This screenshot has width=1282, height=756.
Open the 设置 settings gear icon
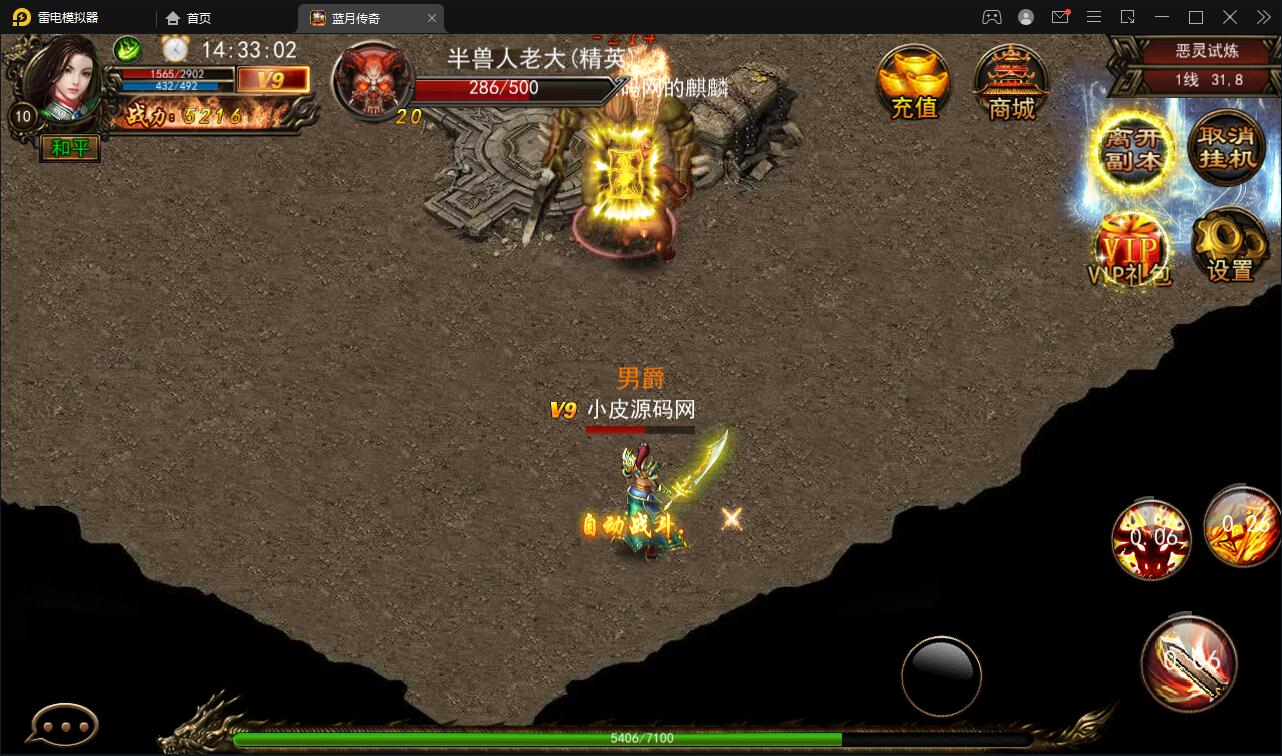click(x=1230, y=248)
